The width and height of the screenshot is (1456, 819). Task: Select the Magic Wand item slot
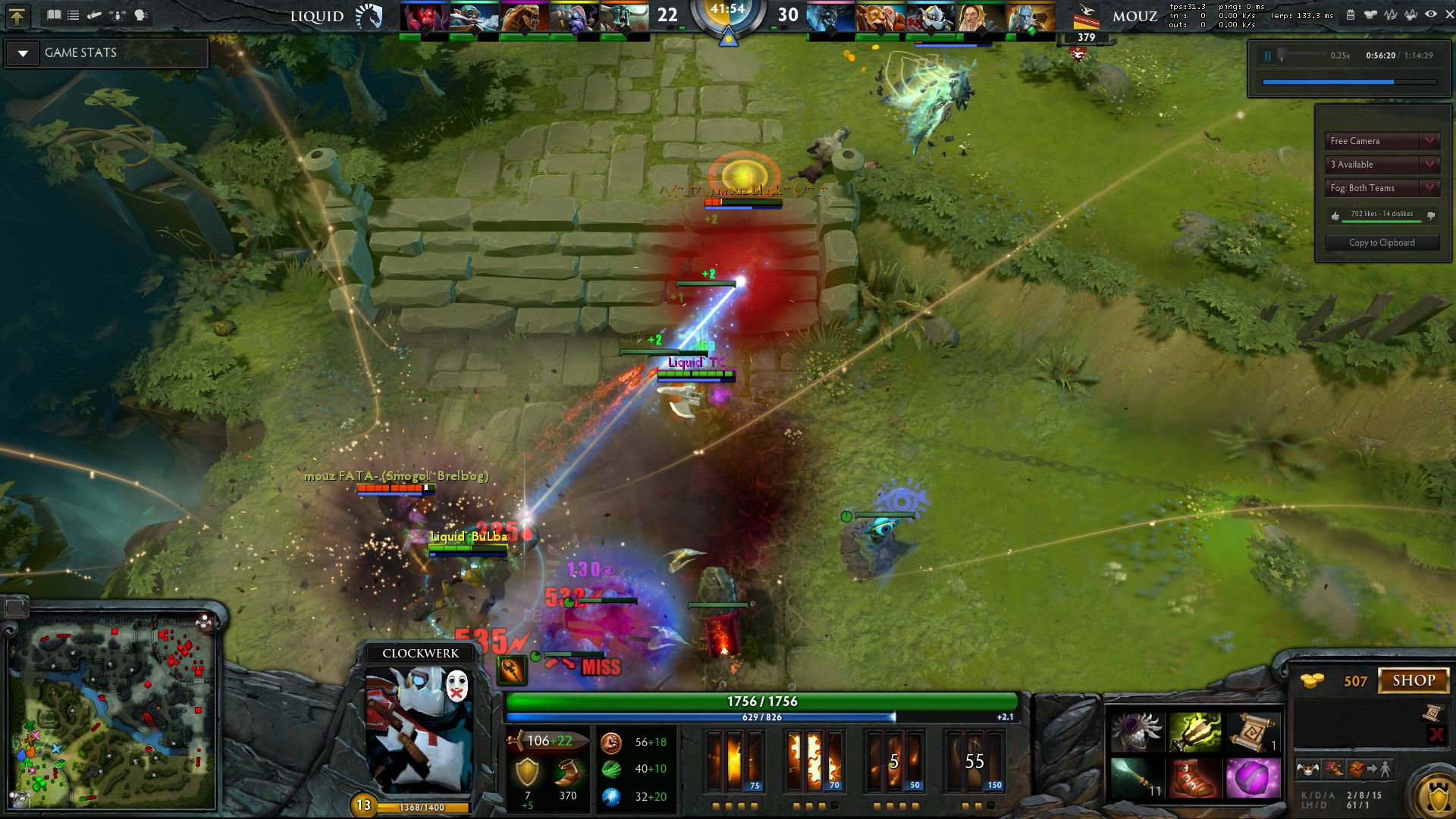1135,778
